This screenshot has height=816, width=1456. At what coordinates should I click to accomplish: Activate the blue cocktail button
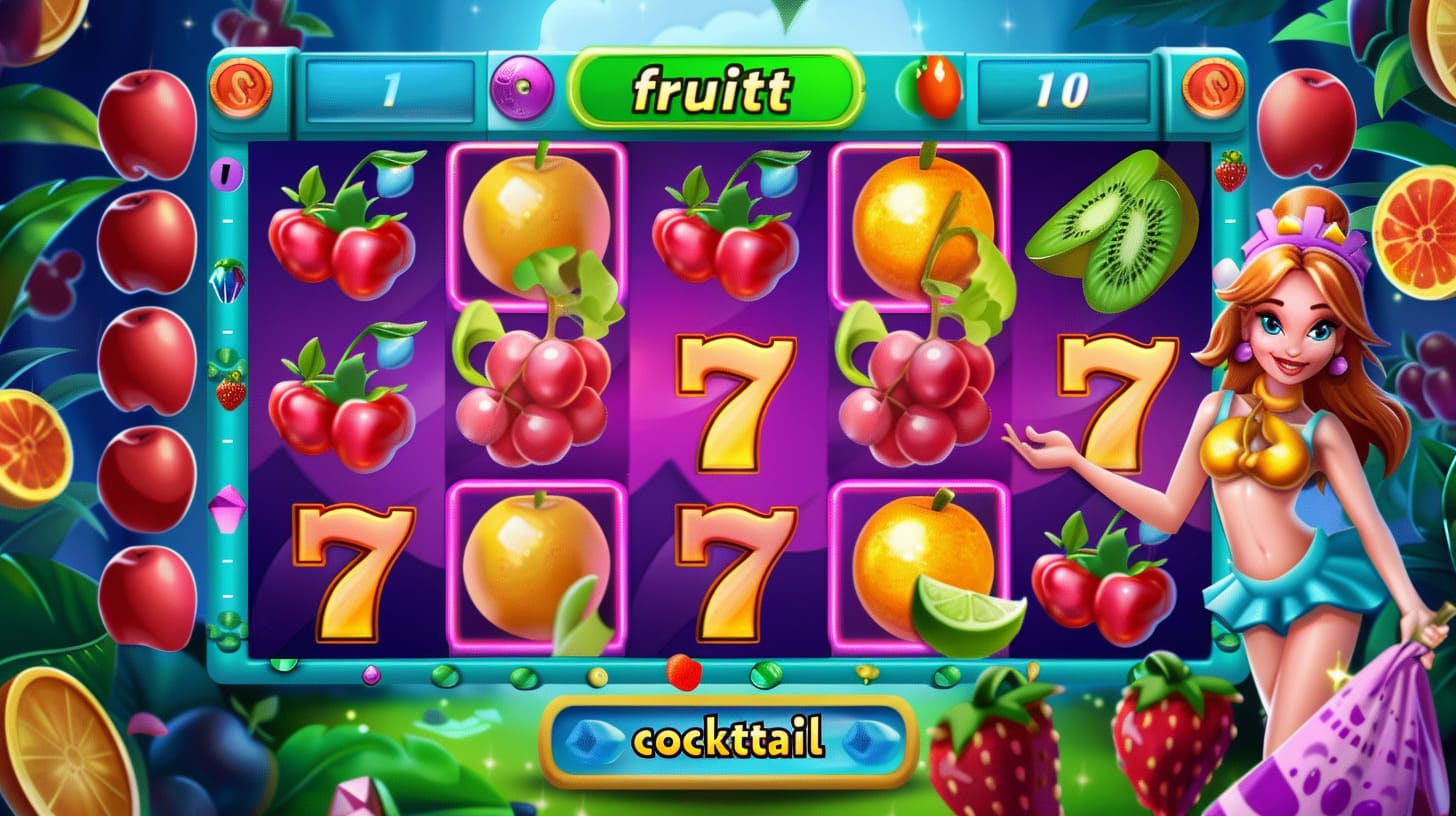[728, 741]
